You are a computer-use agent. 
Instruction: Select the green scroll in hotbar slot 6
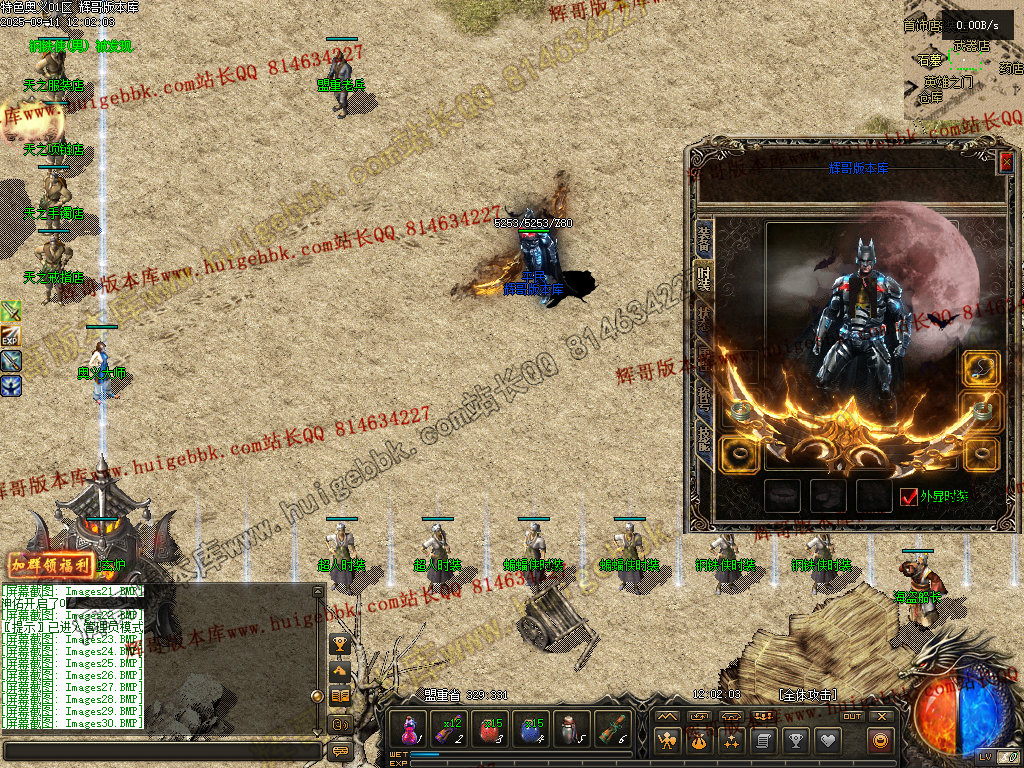point(611,729)
